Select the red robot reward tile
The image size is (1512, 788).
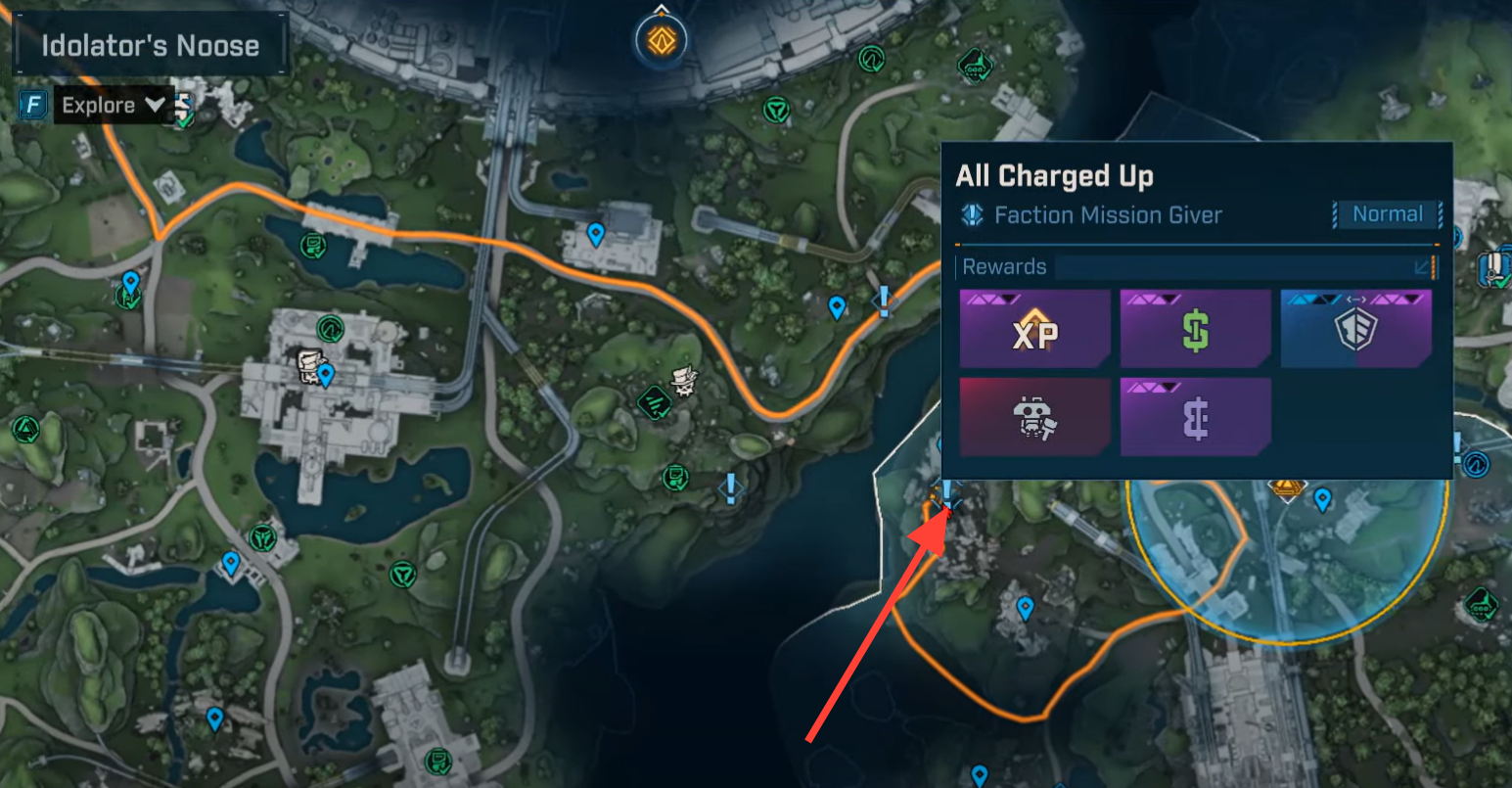pos(1035,418)
